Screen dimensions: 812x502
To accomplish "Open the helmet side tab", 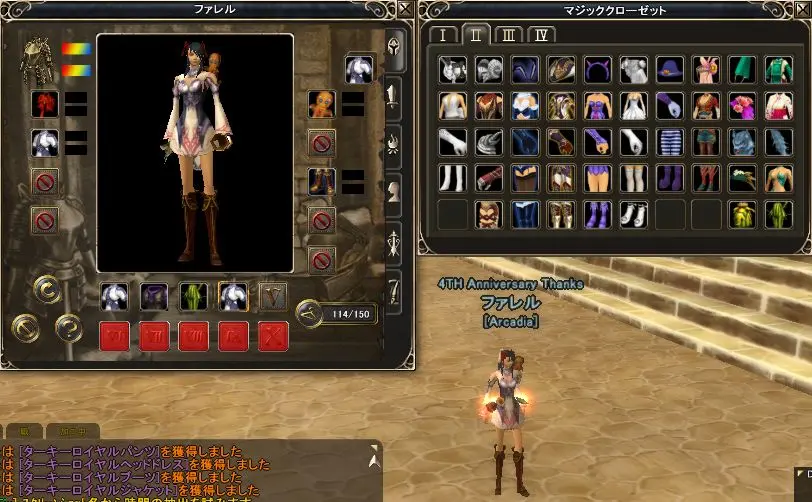I will point(395,48).
